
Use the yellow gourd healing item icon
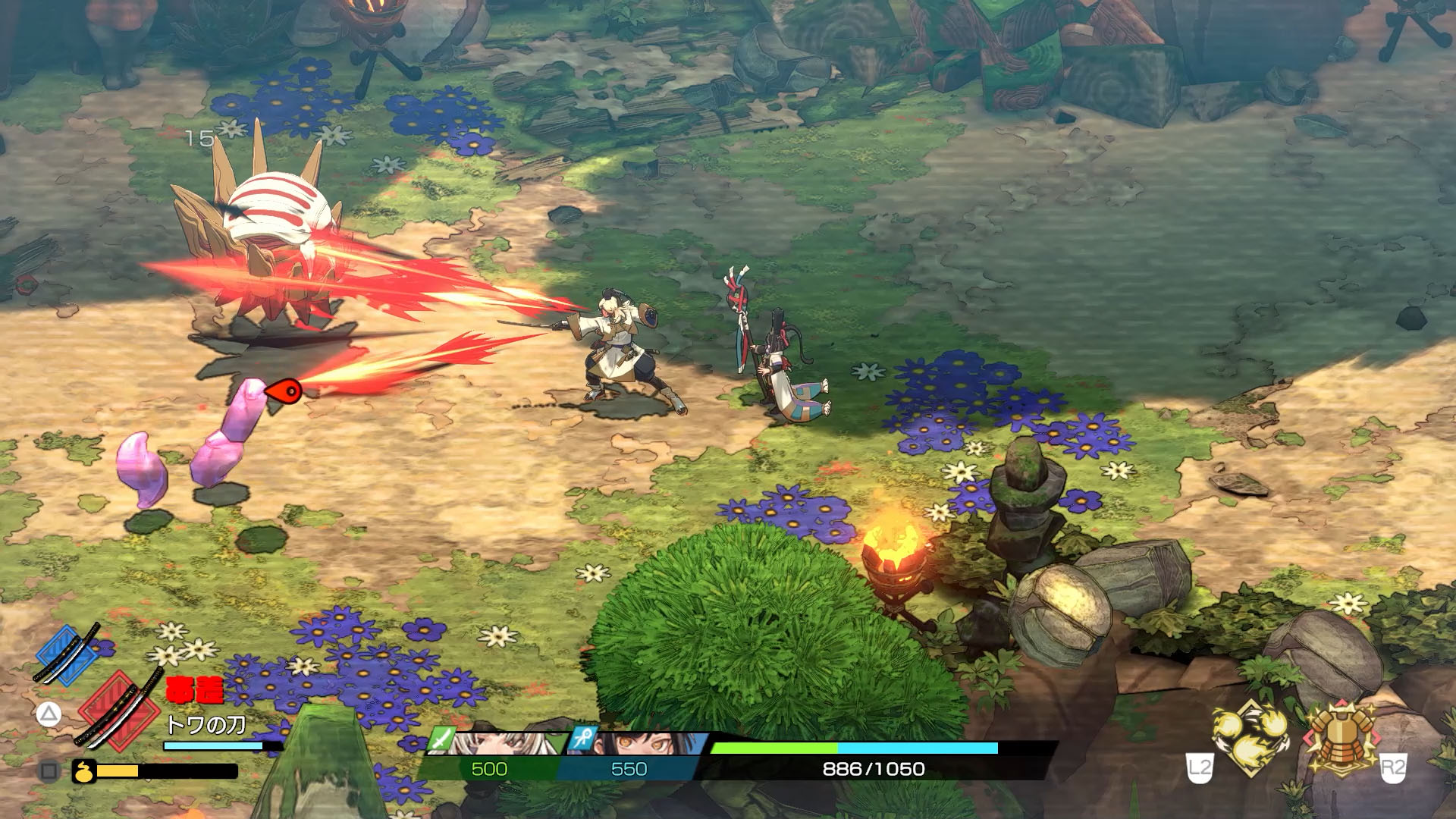(83, 771)
